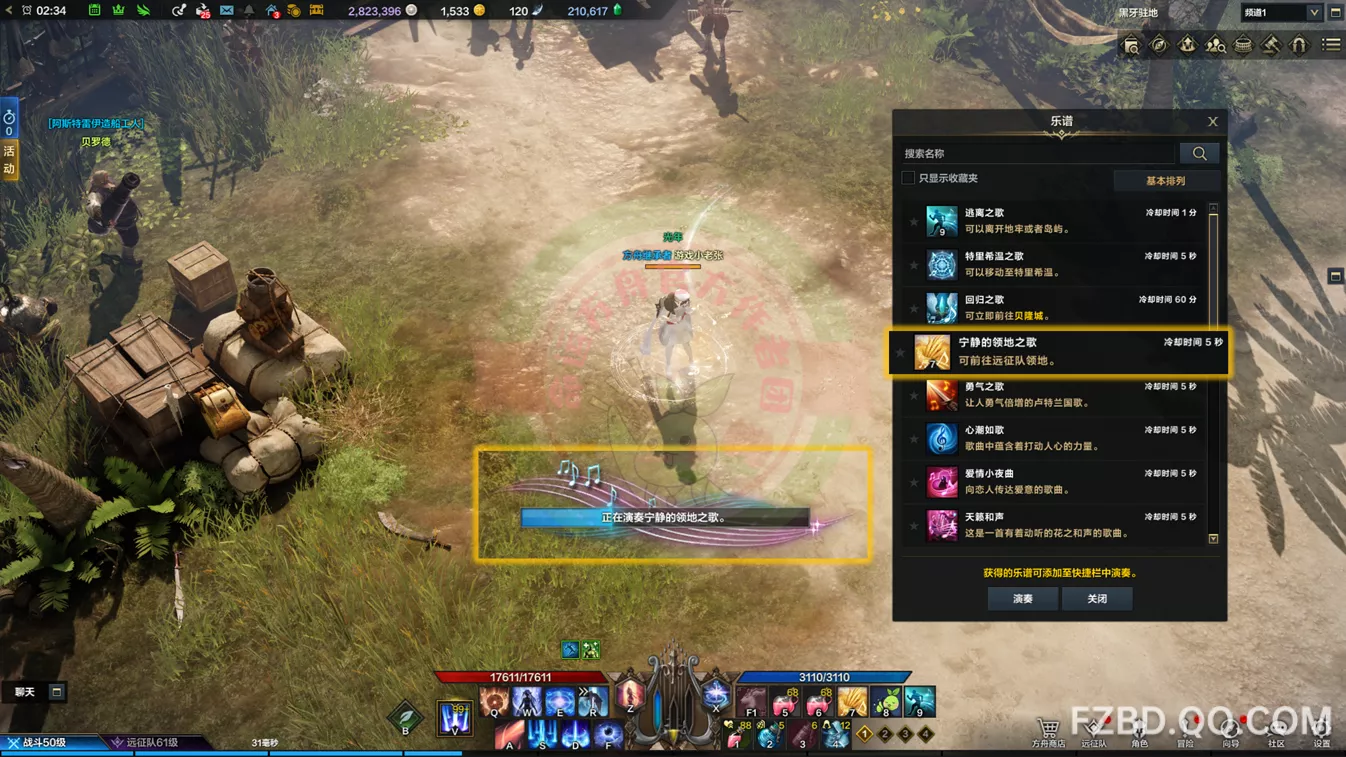
Task: Tick the 只显示收藏夹 checkbox
Action: click(908, 178)
